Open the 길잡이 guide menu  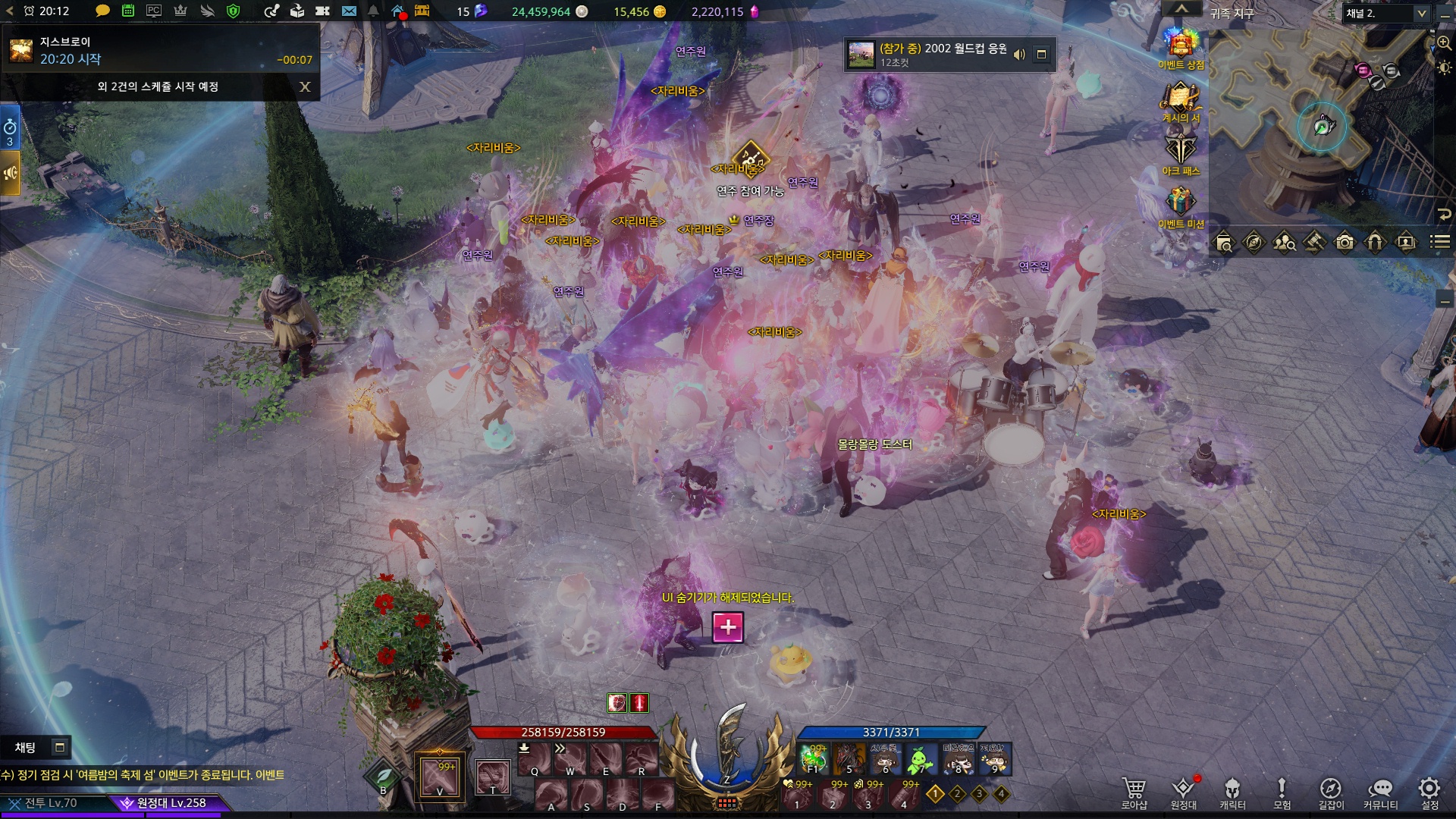1331,792
